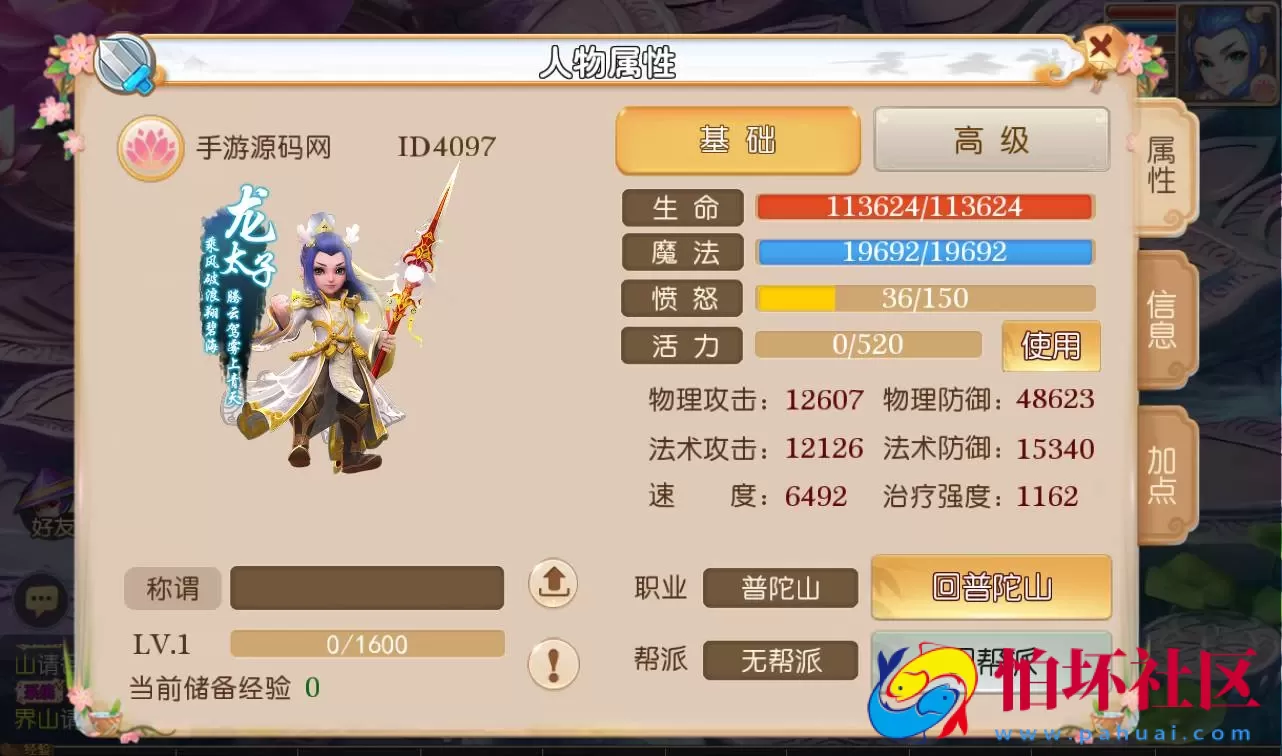
Task: Switch to the 高级 attributes tab
Action: click(x=991, y=140)
